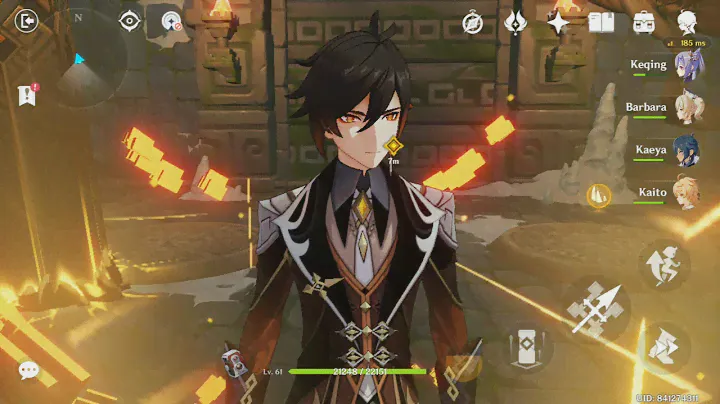
Task: Tap the jump button
Action: point(664,264)
